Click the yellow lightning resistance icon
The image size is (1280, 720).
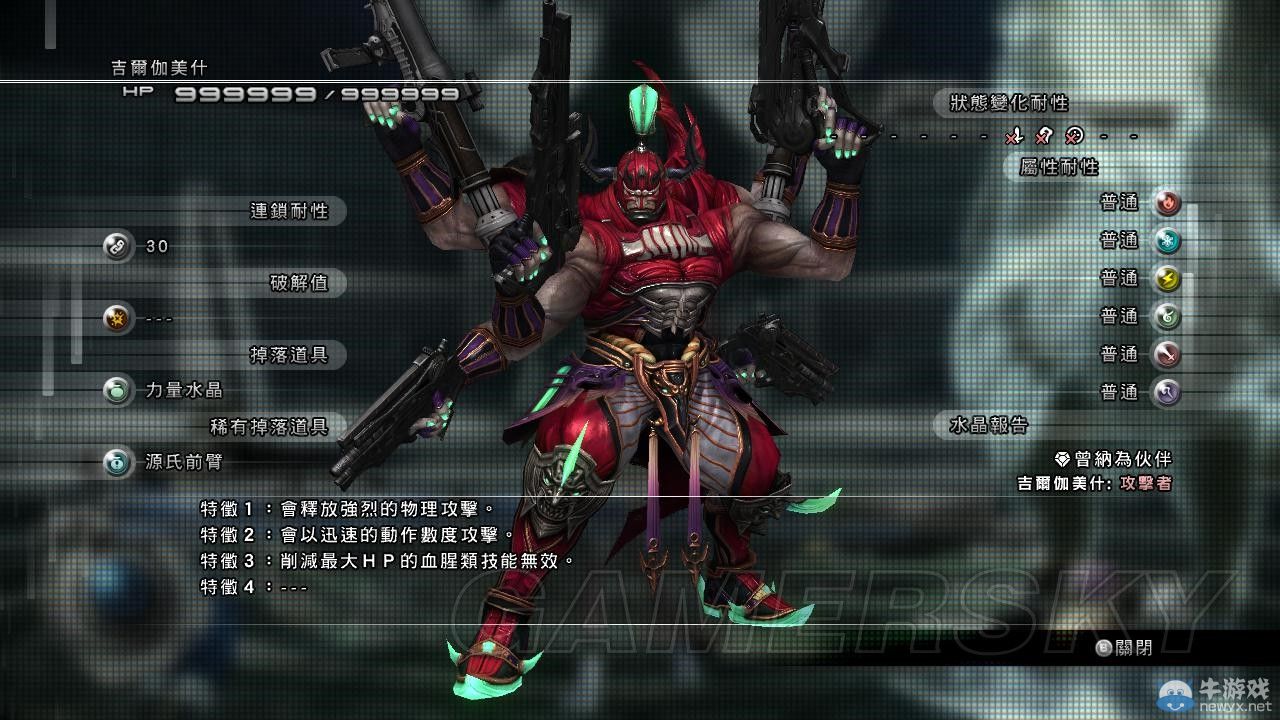click(1166, 279)
